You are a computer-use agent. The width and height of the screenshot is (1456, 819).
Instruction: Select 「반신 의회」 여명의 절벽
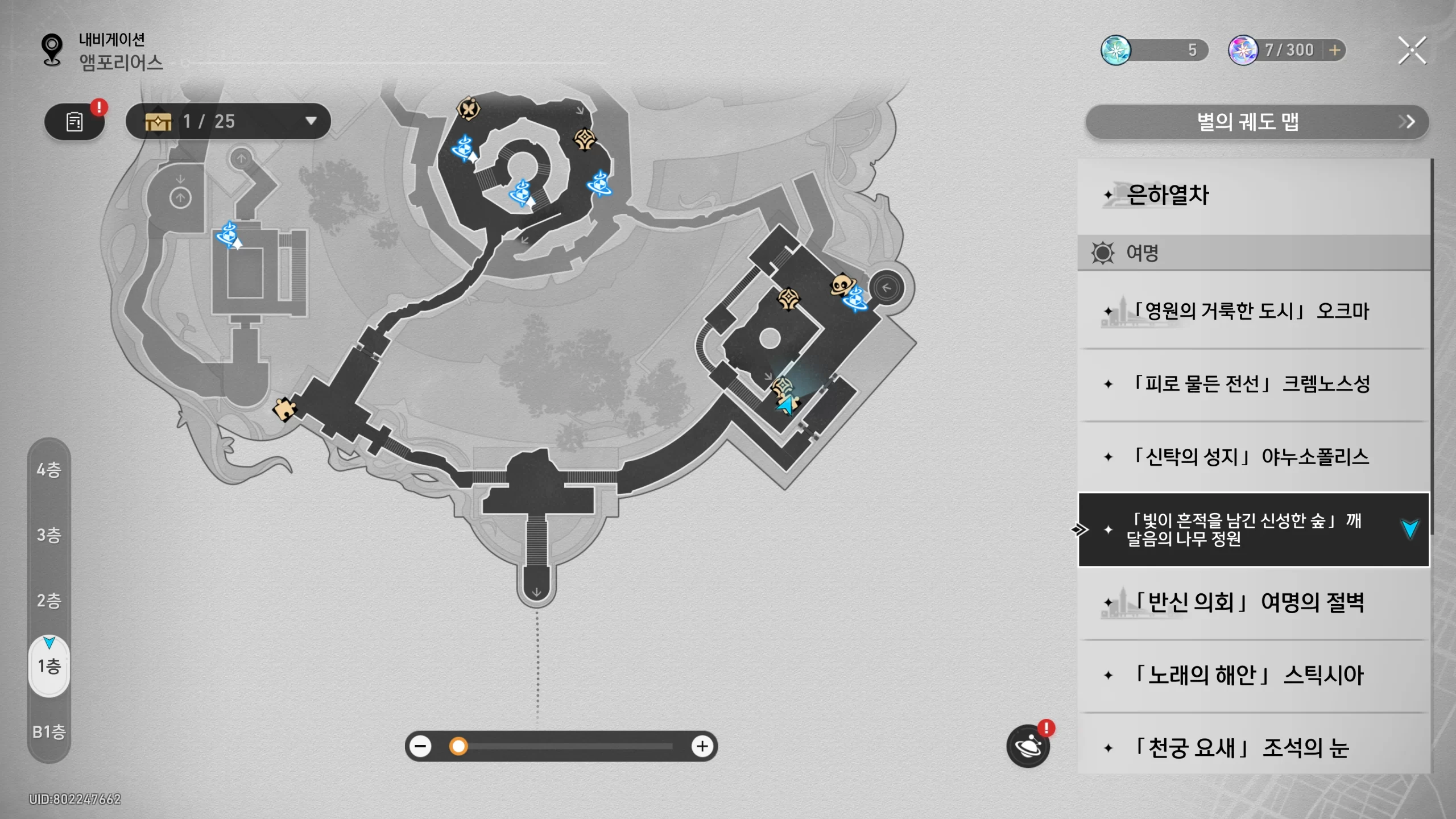point(1251,602)
